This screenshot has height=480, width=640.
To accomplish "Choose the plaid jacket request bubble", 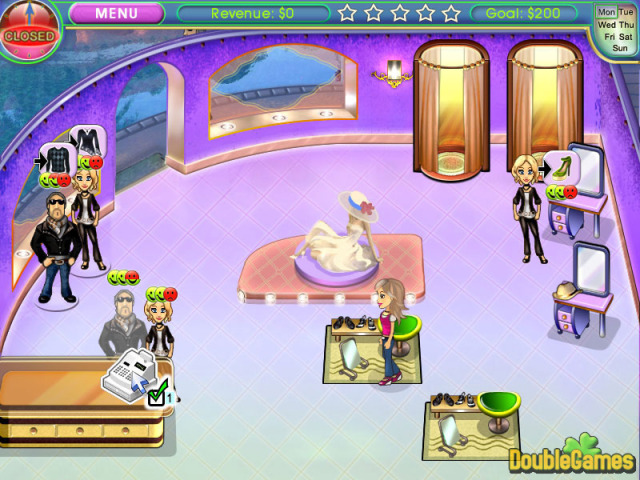I will pos(56,159).
